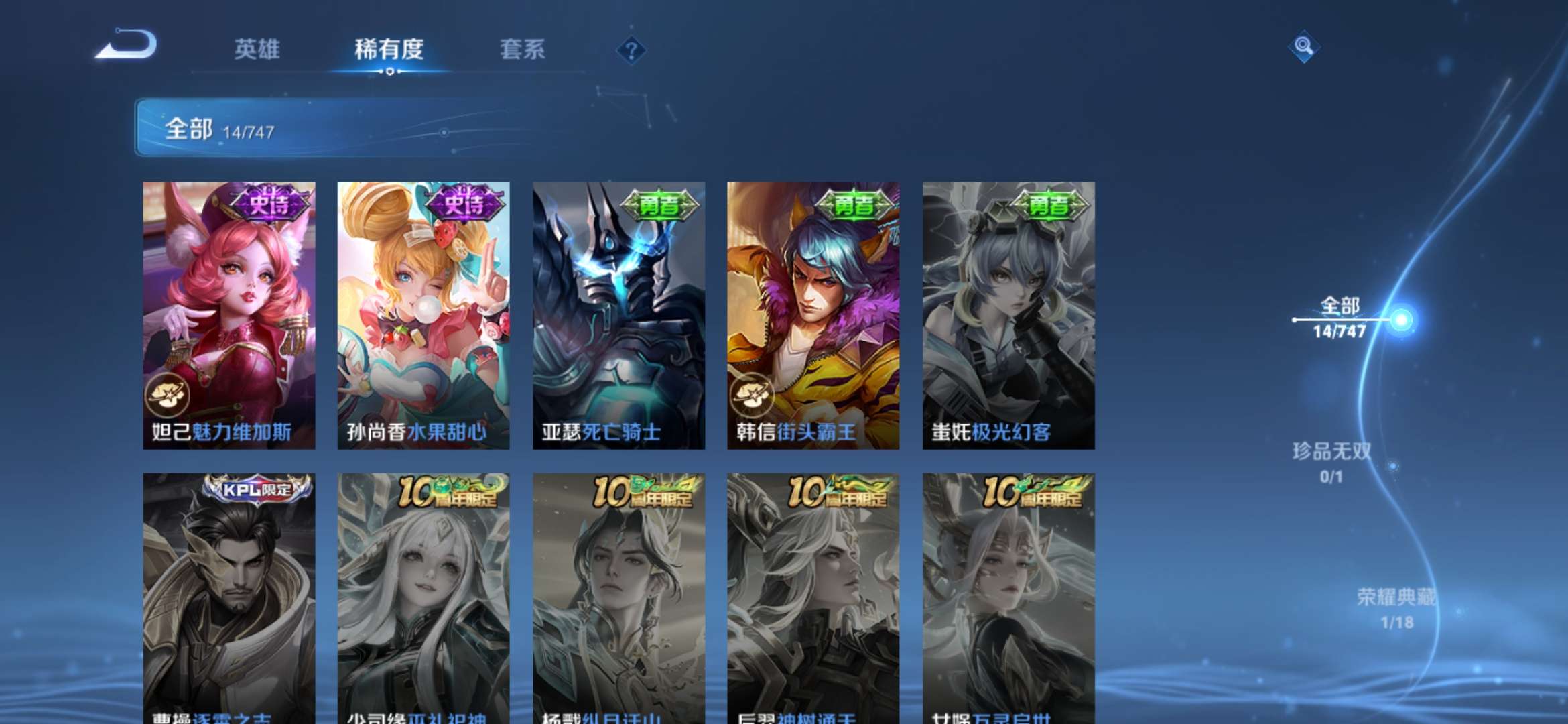Click the 史诗 rarity badge on 孙尚香's skin
This screenshot has height=724, width=1568.
(465, 202)
